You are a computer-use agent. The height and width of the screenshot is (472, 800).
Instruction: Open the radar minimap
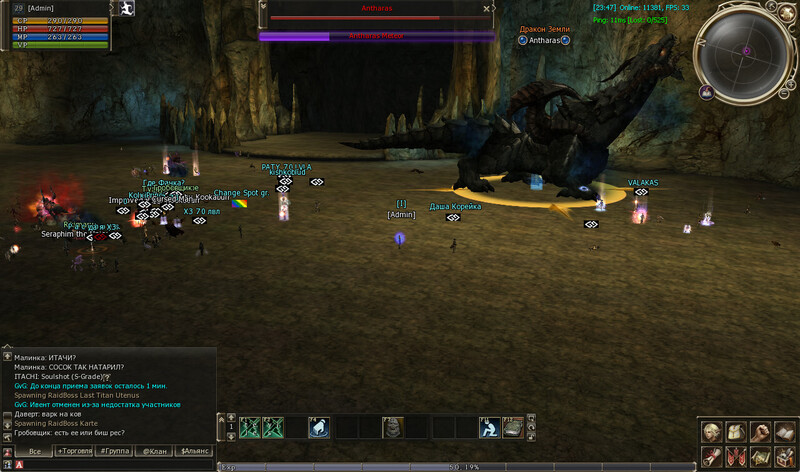coord(745,52)
